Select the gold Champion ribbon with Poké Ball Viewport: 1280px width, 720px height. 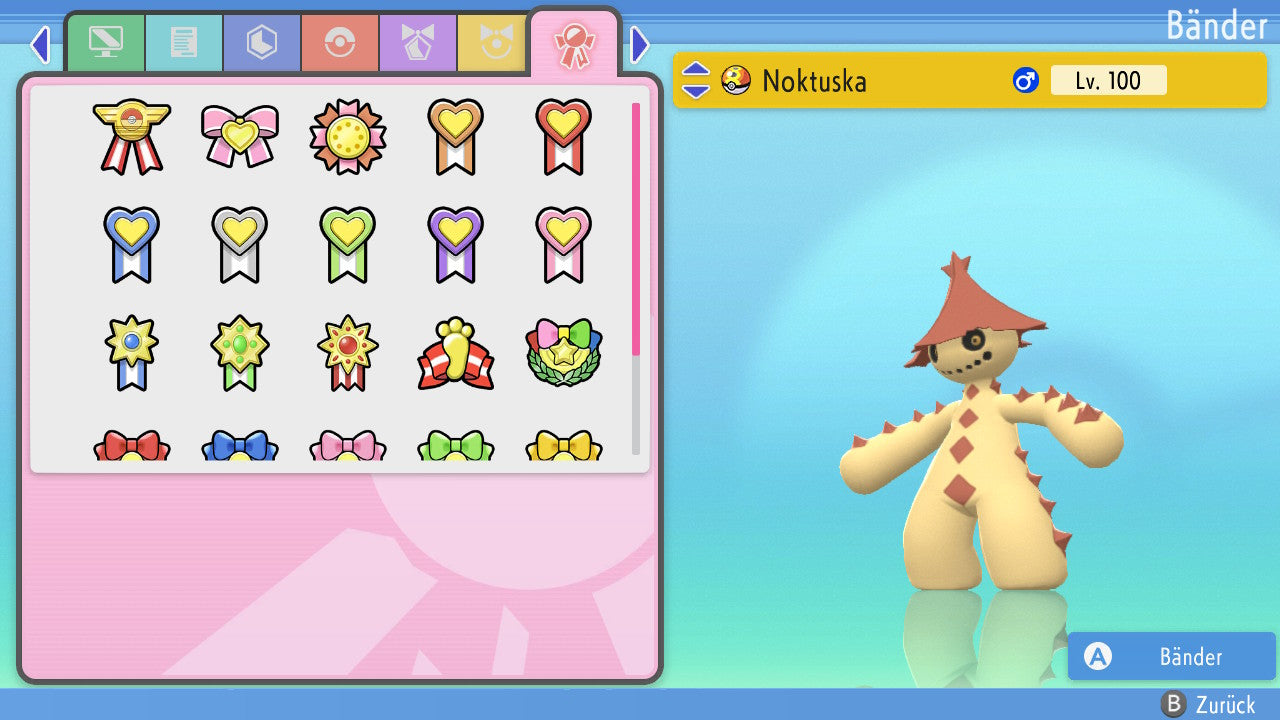coord(132,136)
